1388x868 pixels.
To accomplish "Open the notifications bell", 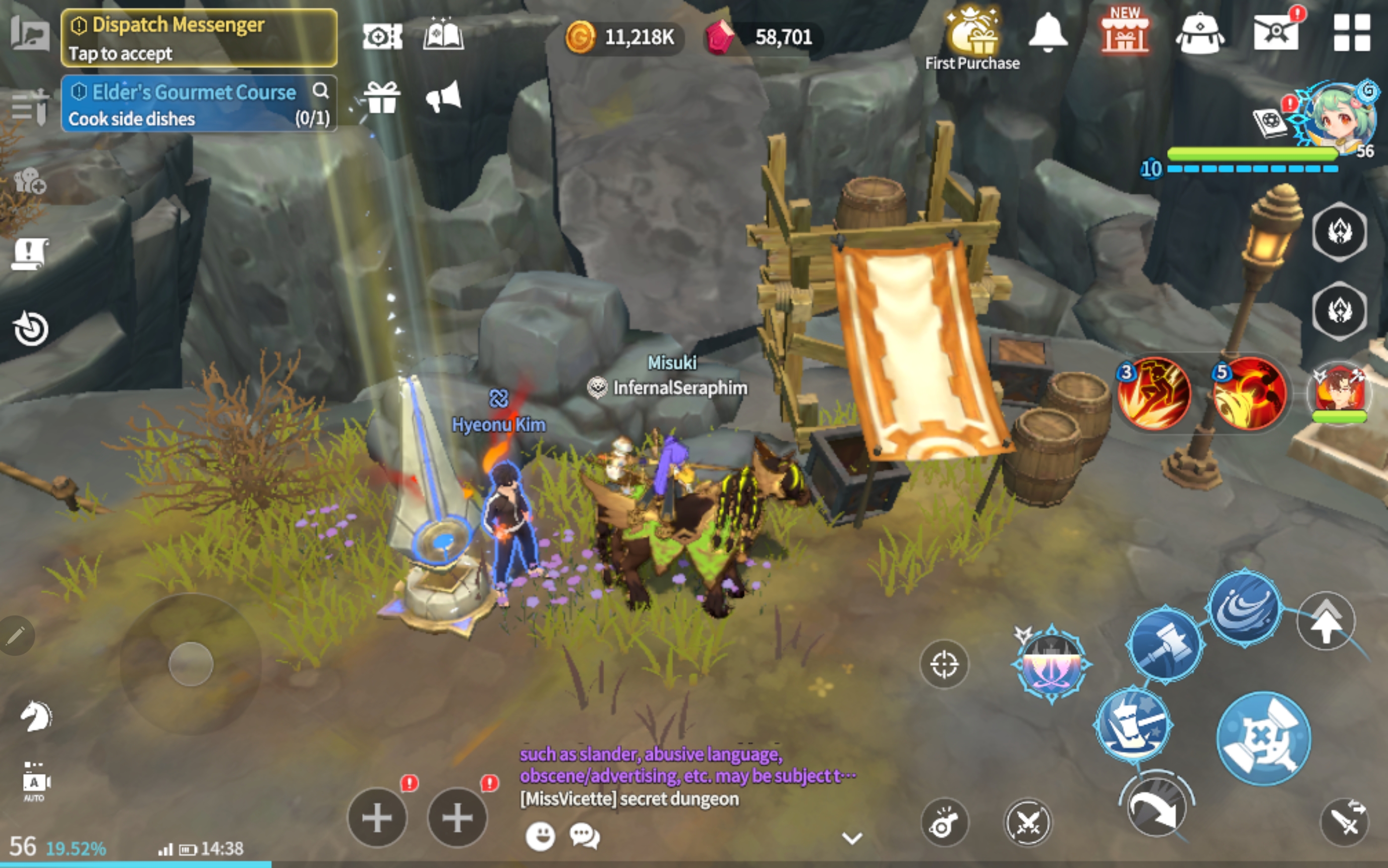I will [1048, 33].
